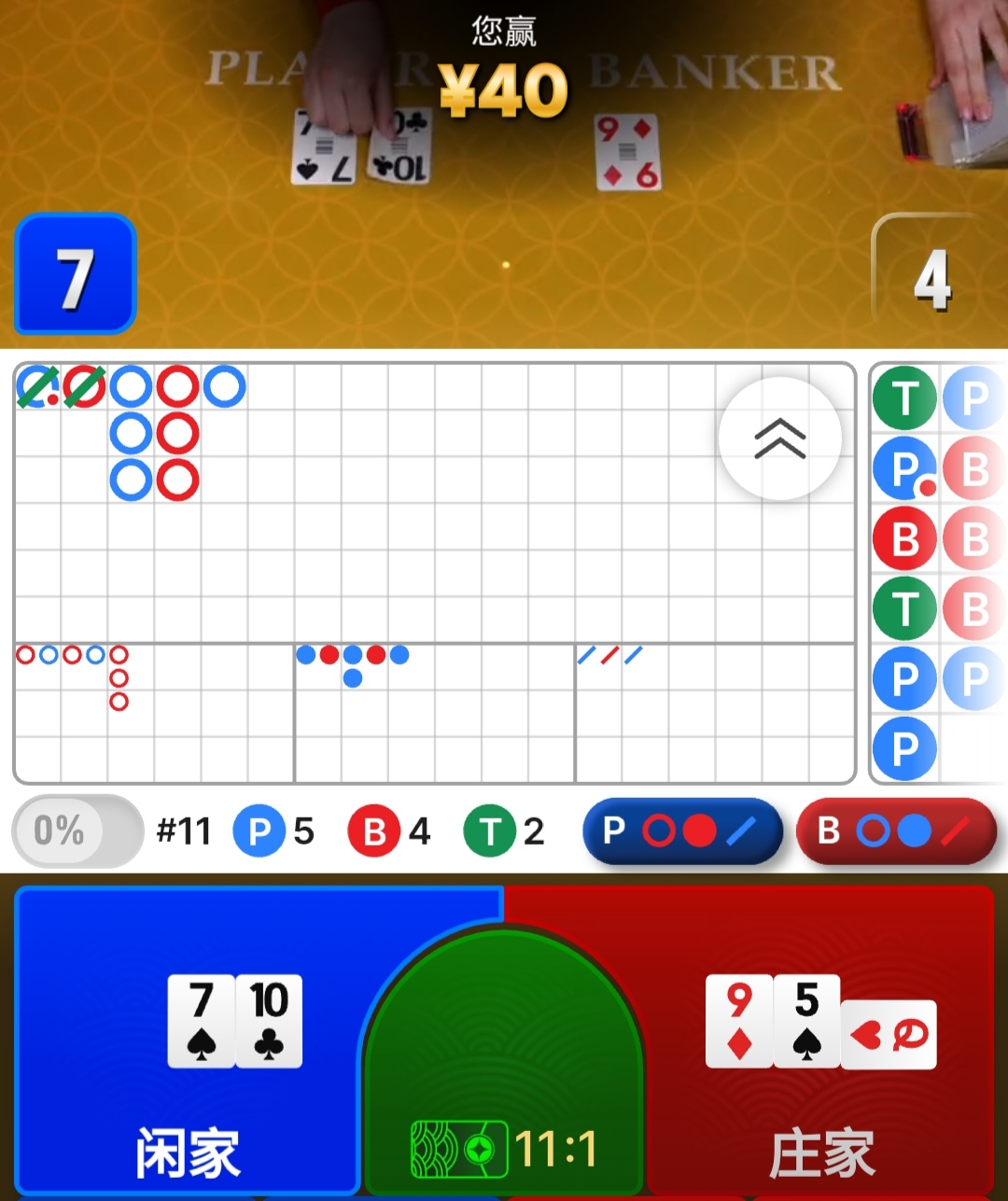
Task: Show the Banker next-round prediction button
Action: (x=896, y=831)
